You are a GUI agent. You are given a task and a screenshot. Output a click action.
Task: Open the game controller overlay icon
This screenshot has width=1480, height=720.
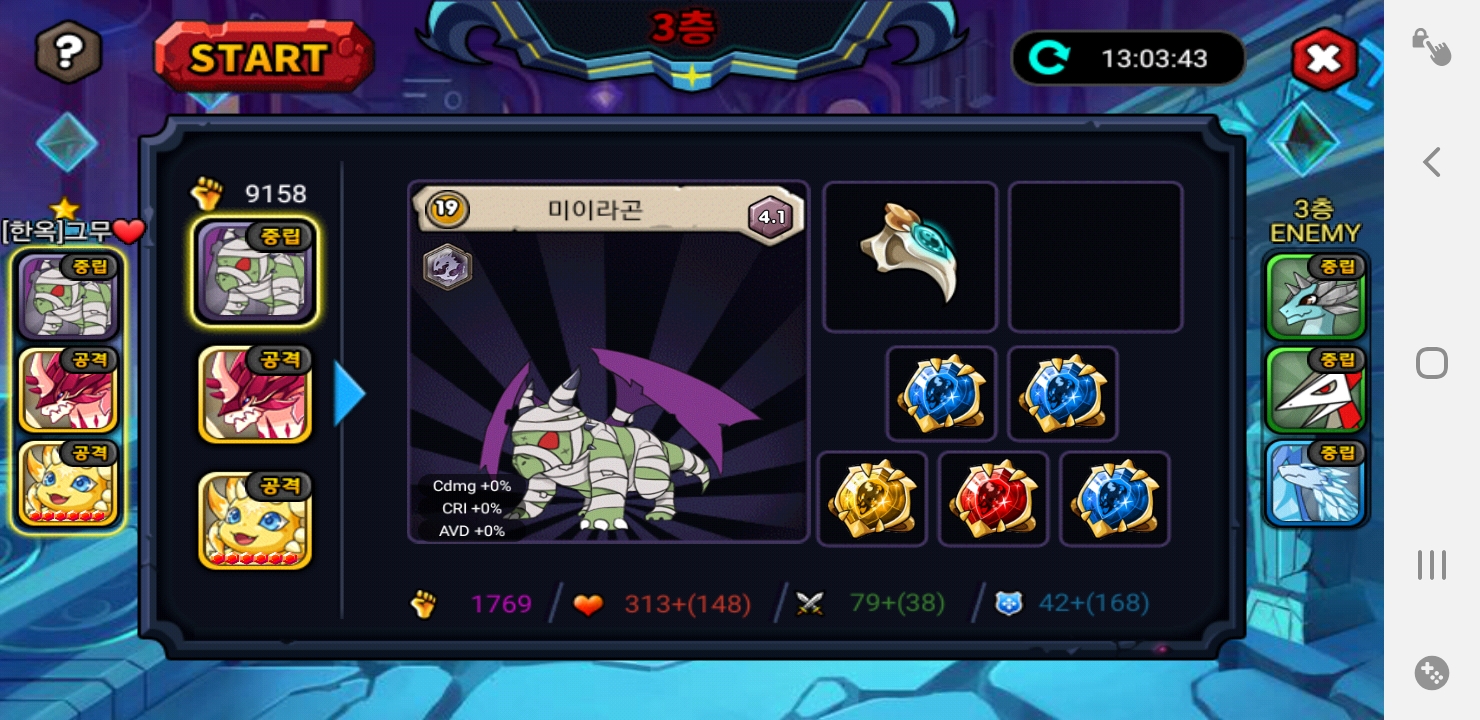point(1431,673)
